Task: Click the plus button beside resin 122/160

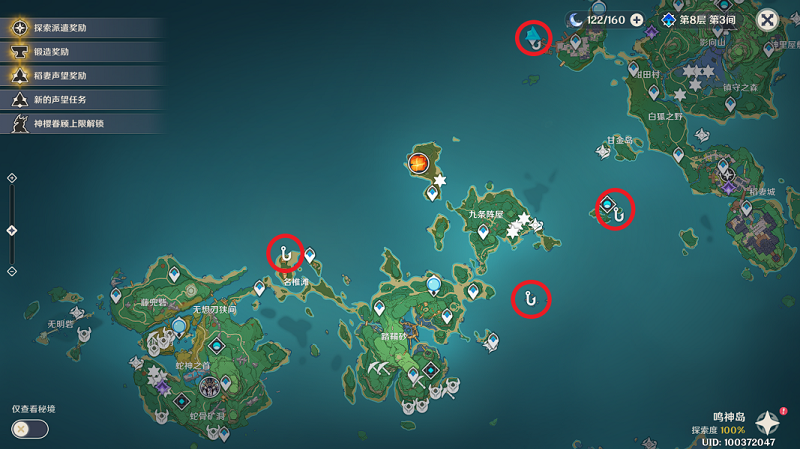Action: tap(637, 20)
